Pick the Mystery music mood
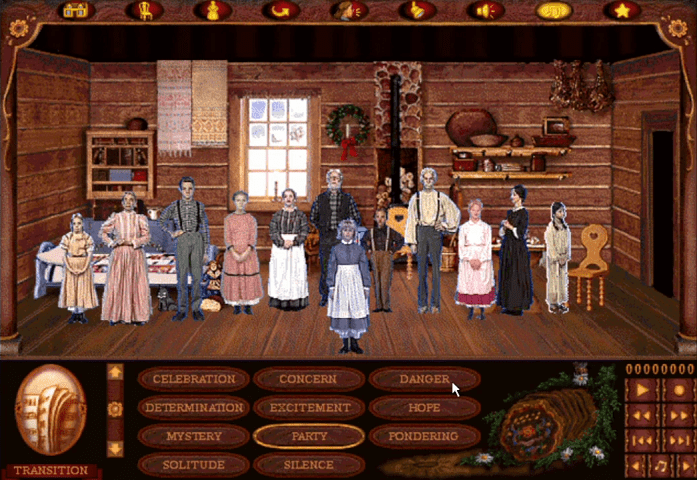 tap(194, 437)
